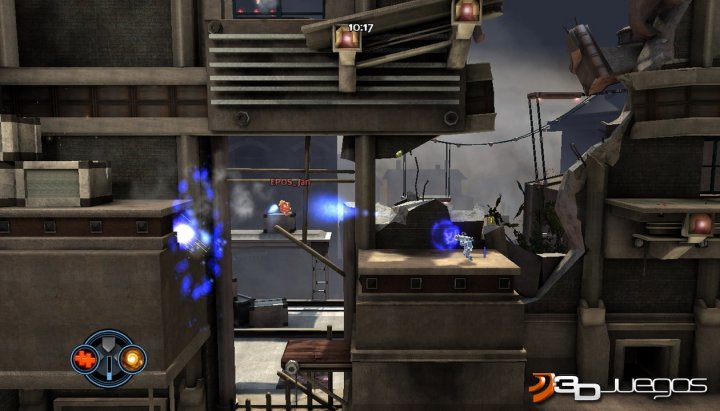
Task: Activate the glowing orange orb ability
Action: click(x=130, y=357)
